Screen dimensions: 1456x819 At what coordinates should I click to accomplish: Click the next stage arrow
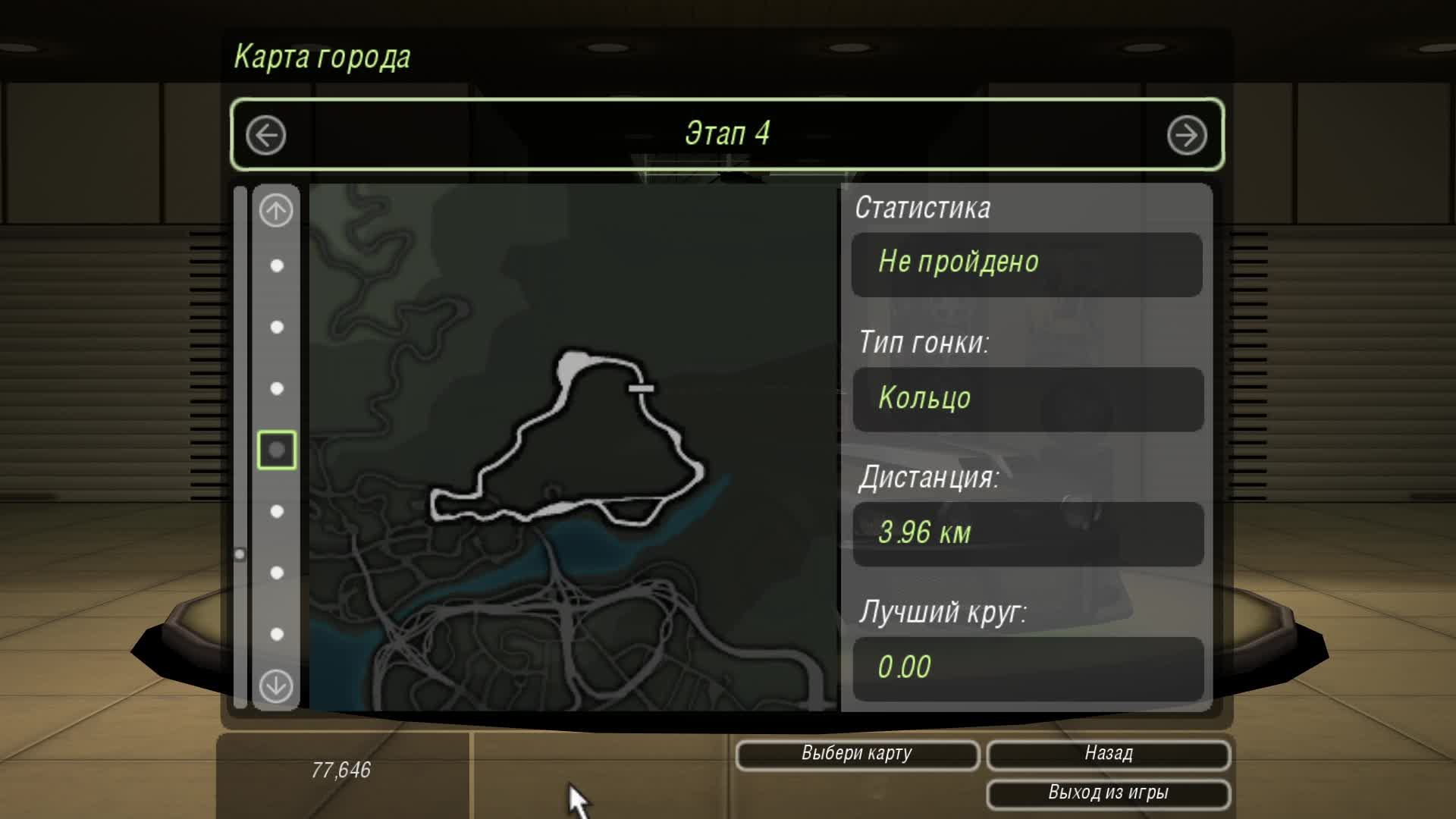coord(1188,134)
